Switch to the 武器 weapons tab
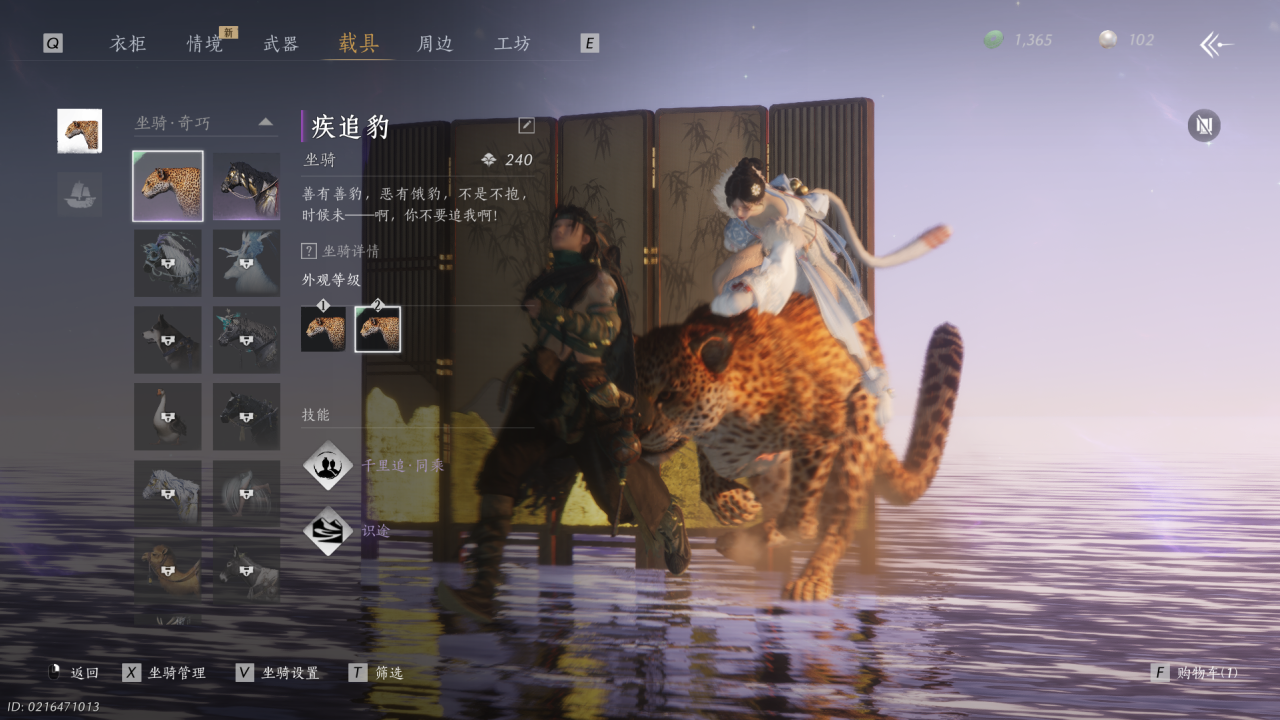The width and height of the screenshot is (1280, 720). (x=281, y=44)
